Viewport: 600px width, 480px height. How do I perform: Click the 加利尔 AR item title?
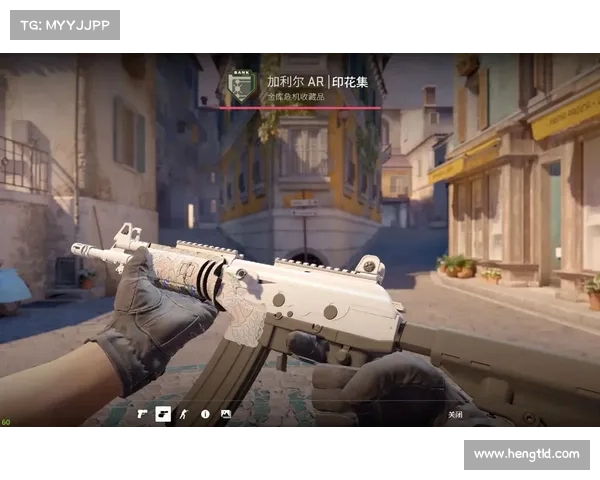(312, 82)
